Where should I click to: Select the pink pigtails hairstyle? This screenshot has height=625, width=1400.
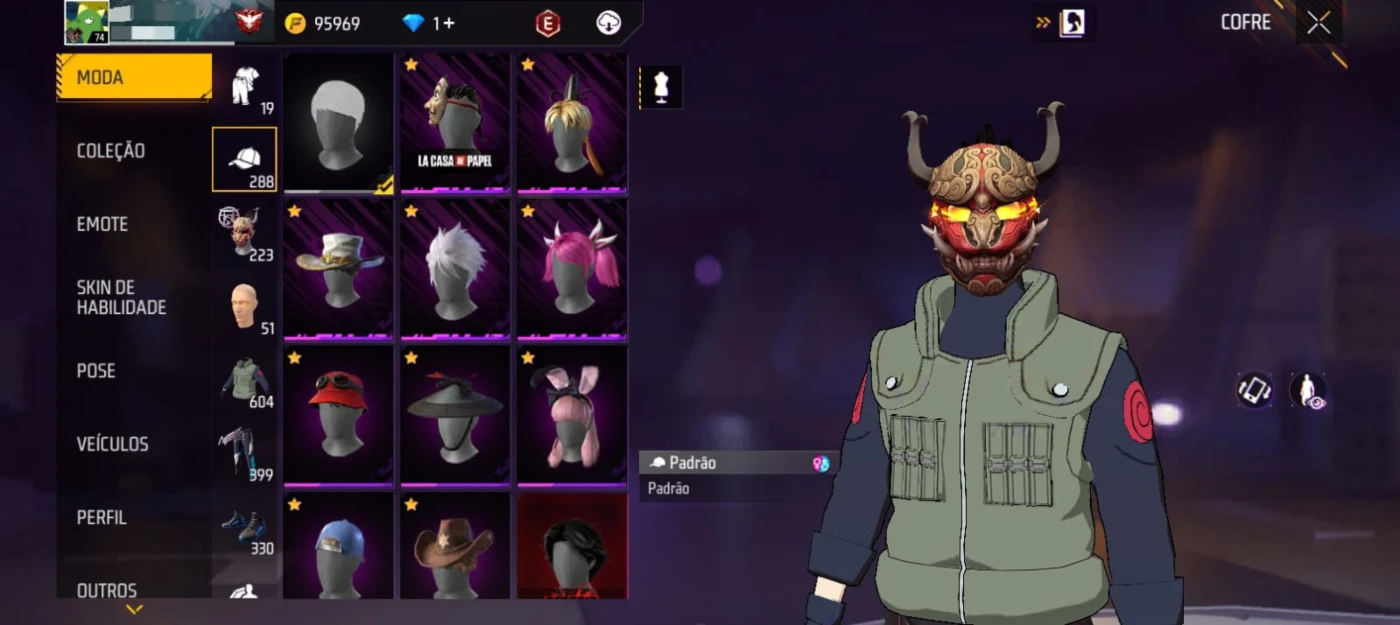pos(572,269)
